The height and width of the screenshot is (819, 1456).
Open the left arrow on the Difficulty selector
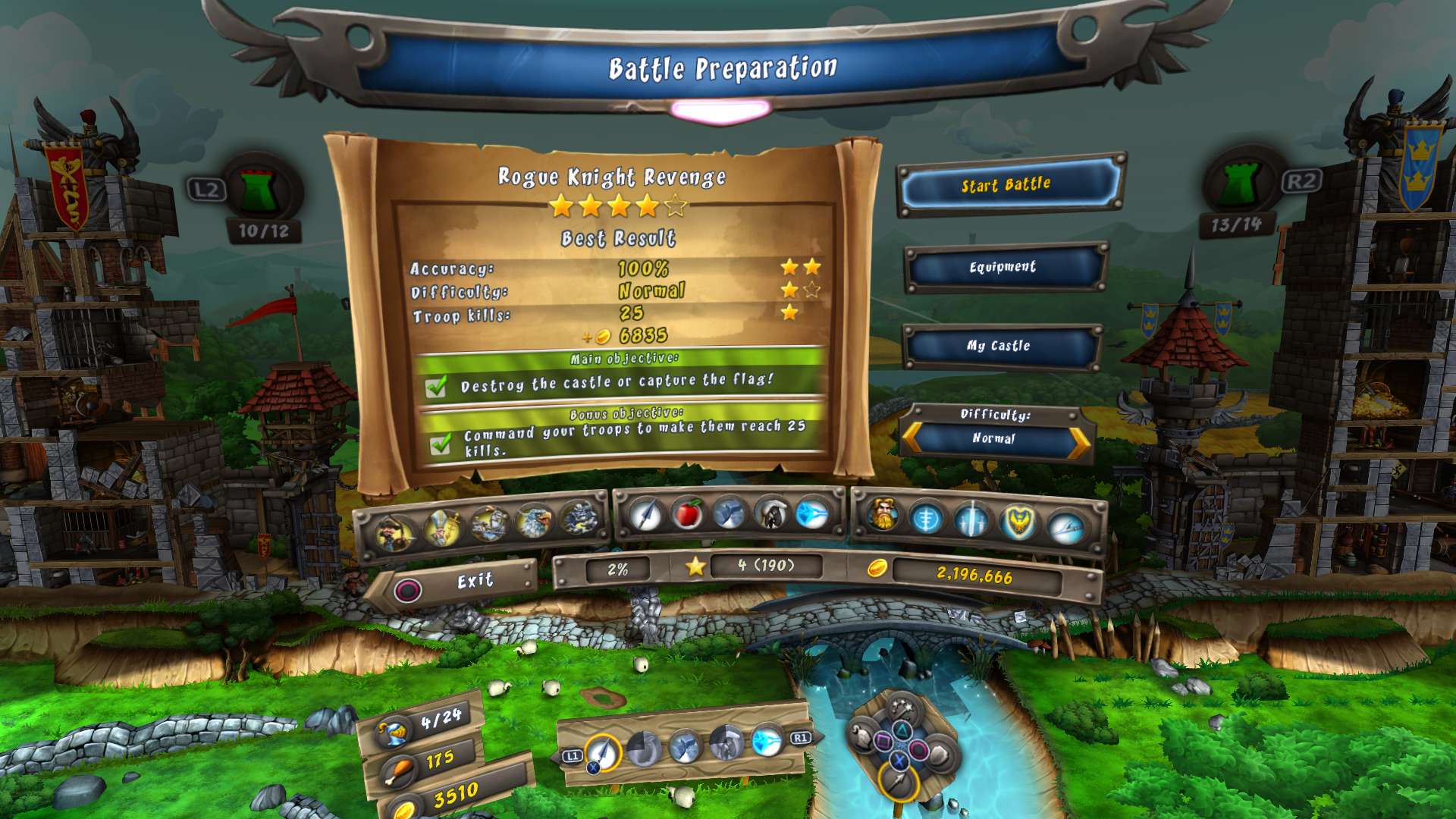[910, 438]
